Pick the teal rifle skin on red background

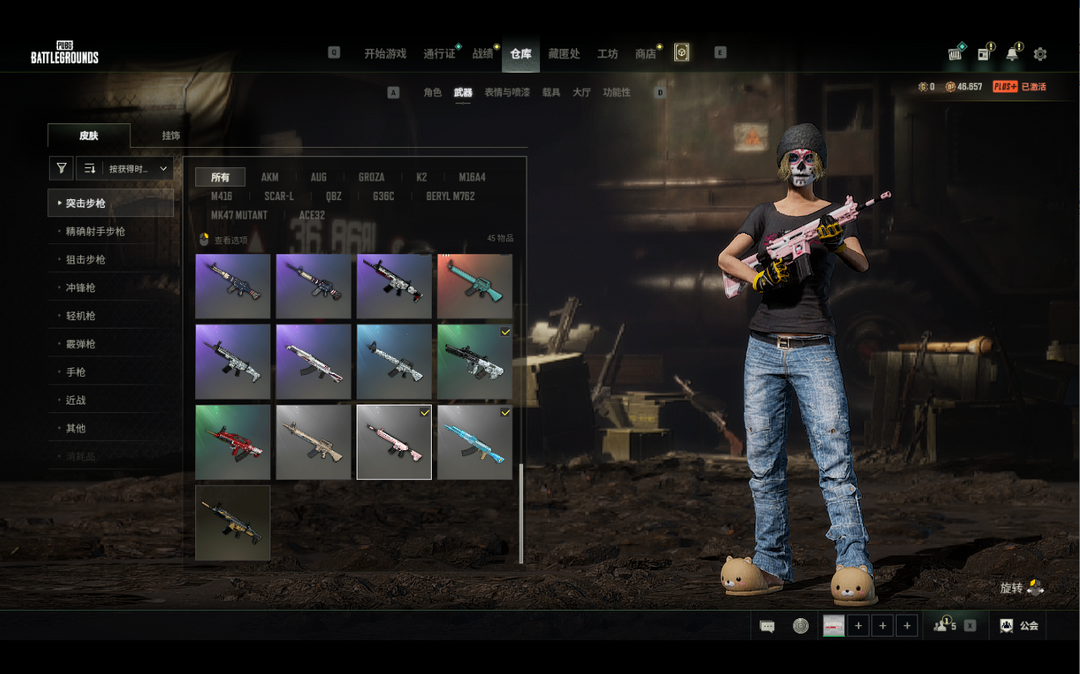click(474, 286)
